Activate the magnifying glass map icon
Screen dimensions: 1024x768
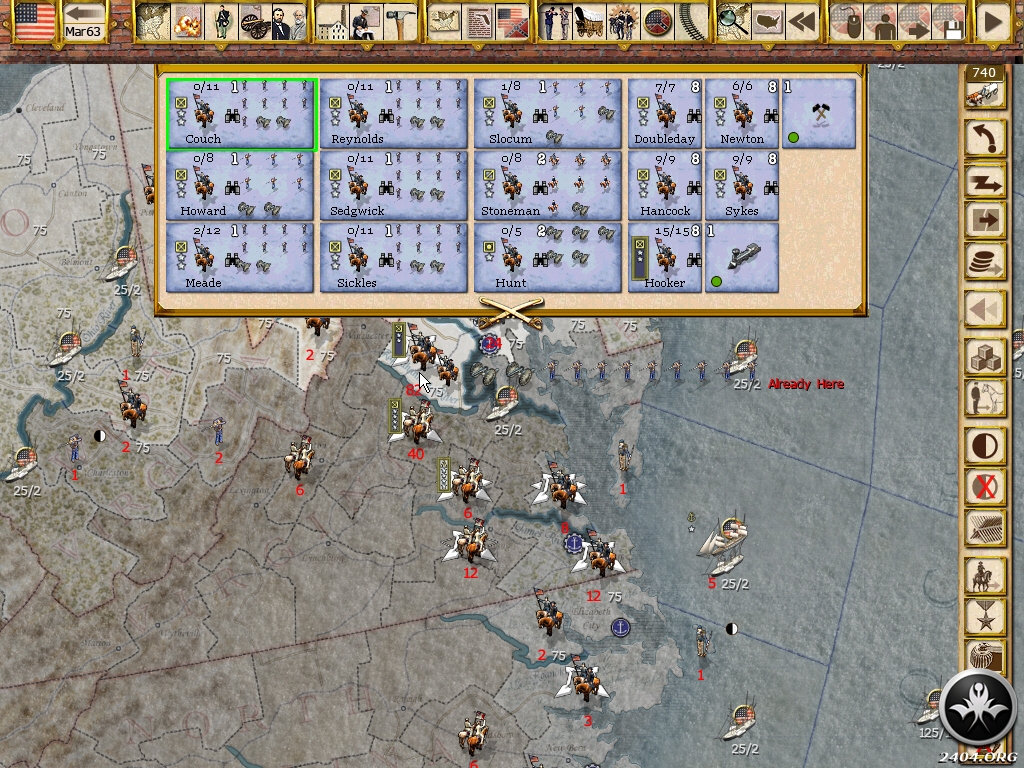pos(733,22)
